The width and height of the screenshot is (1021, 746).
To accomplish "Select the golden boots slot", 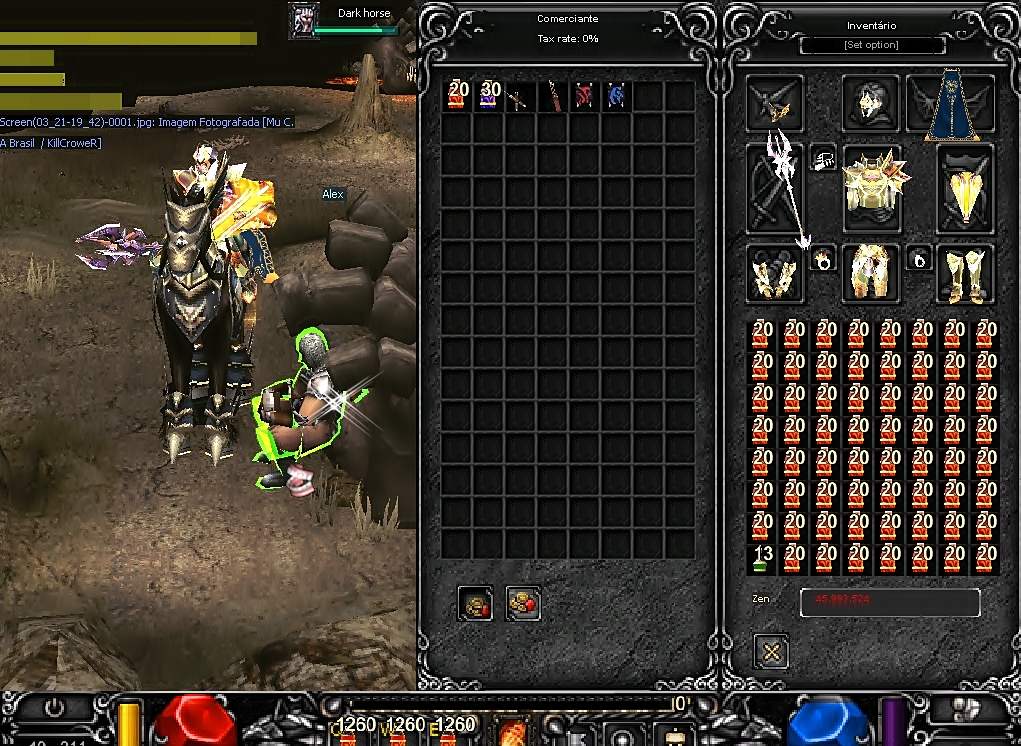I will click(x=965, y=273).
